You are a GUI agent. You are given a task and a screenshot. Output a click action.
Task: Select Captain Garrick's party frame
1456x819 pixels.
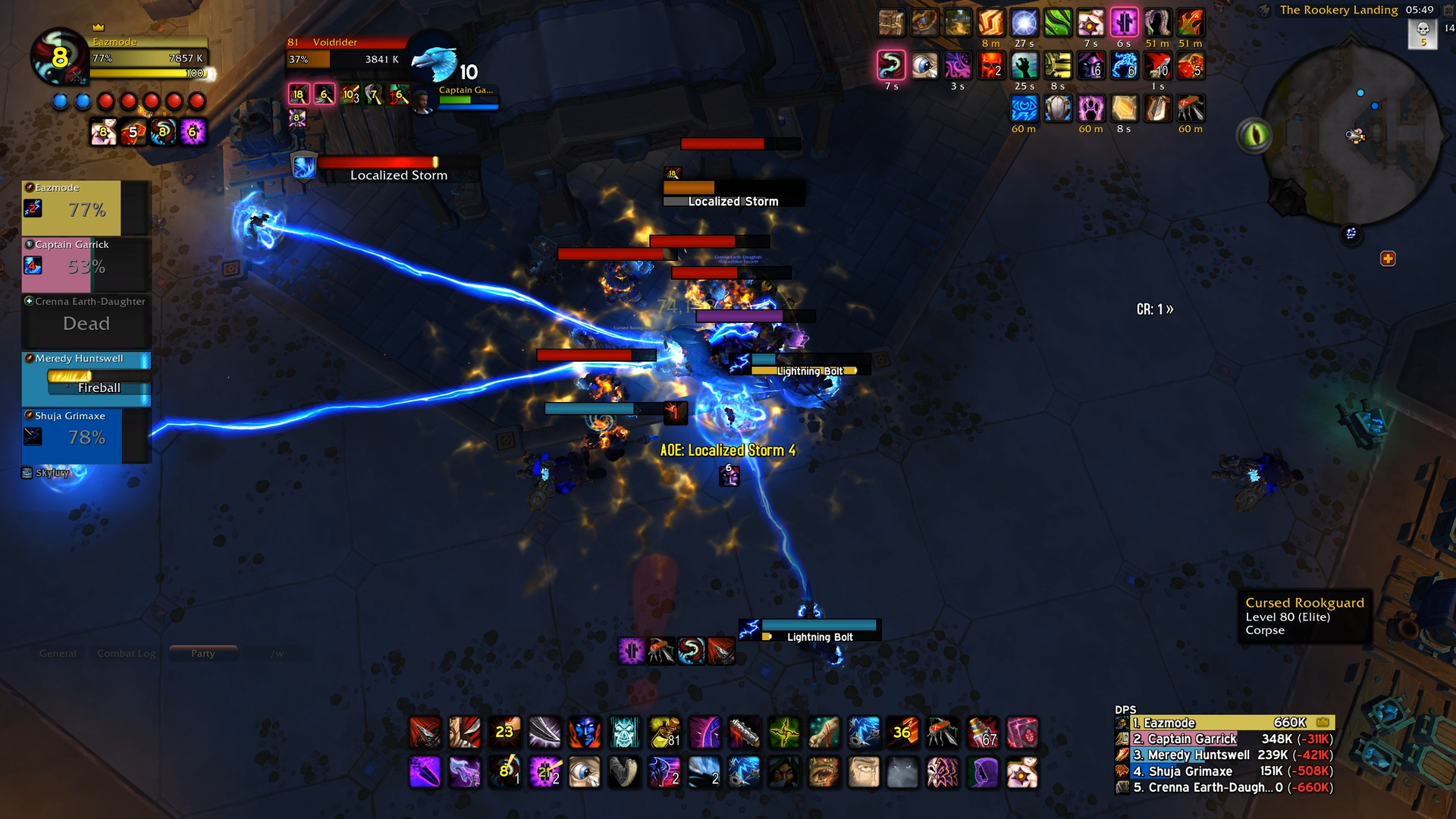pos(86,265)
